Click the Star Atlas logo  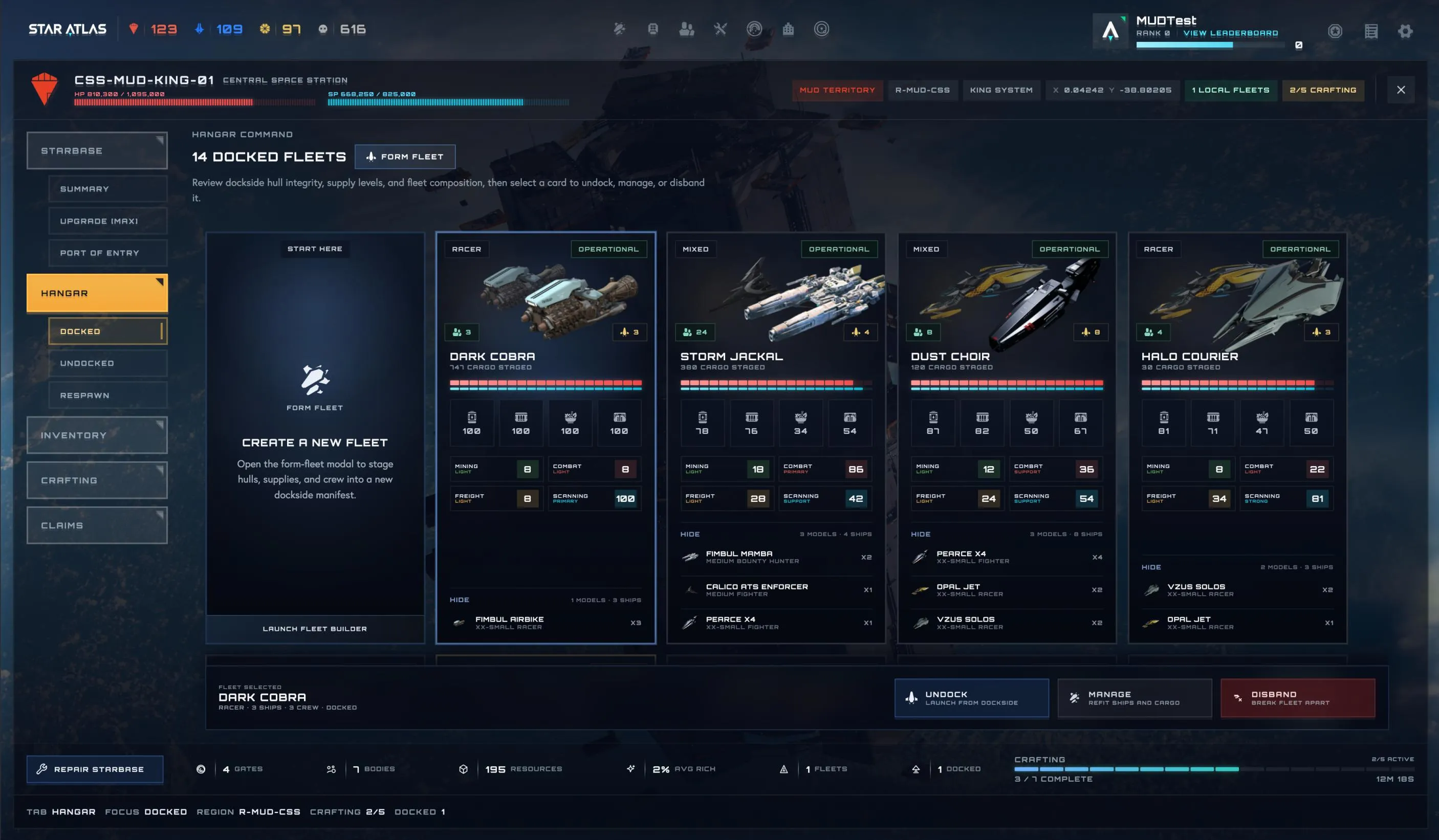pos(68,29)
